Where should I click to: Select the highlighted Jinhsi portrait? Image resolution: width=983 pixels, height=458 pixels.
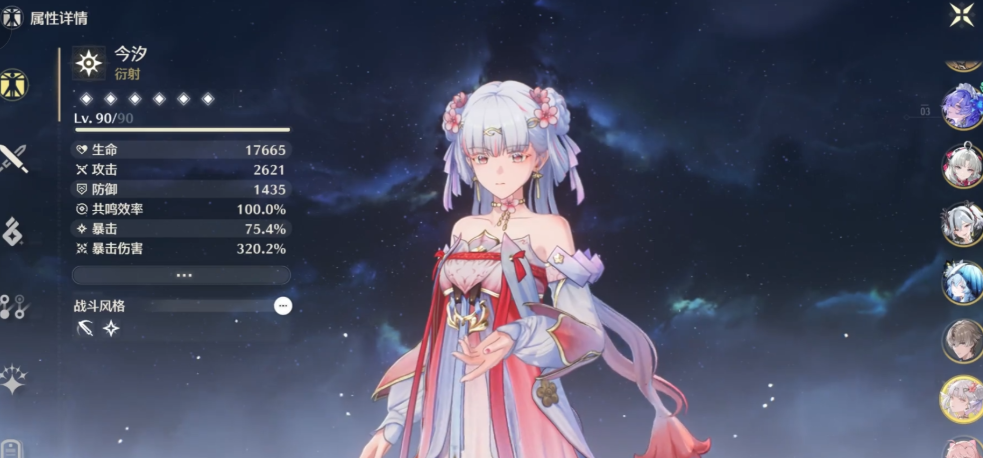tap(962, 399)
